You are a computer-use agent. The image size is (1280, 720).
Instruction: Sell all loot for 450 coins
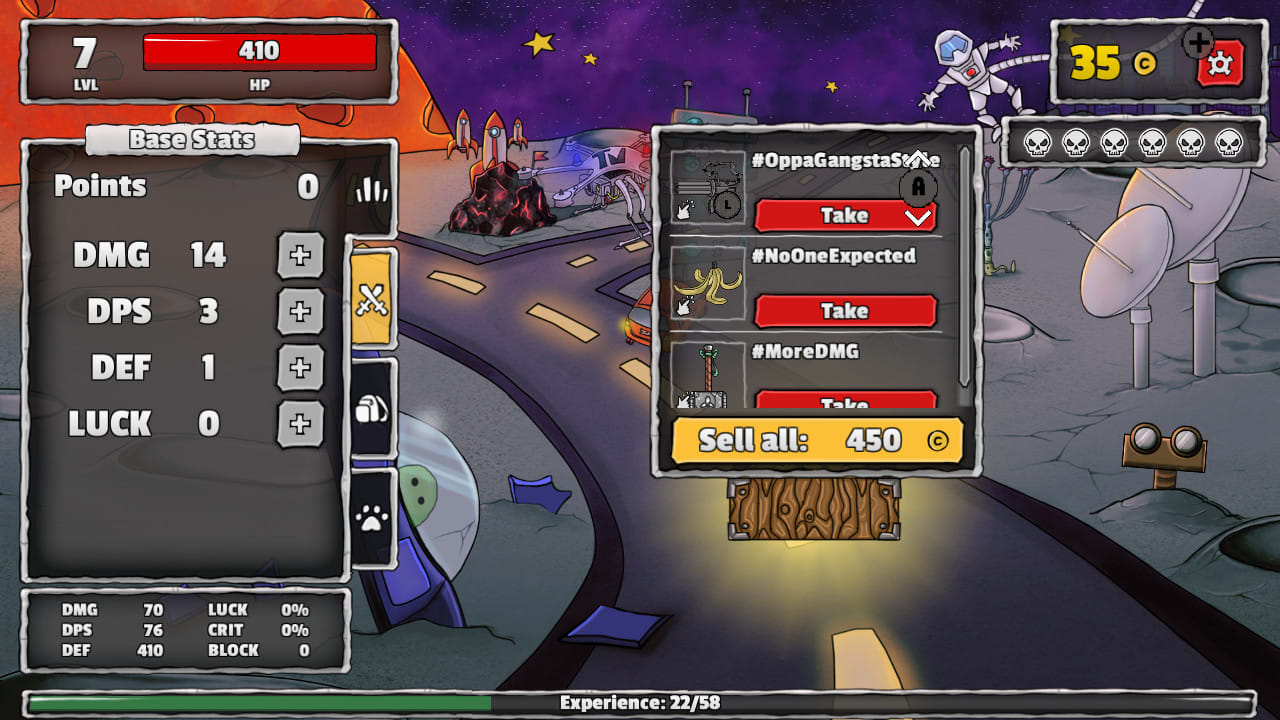click(x=817, y=439)
